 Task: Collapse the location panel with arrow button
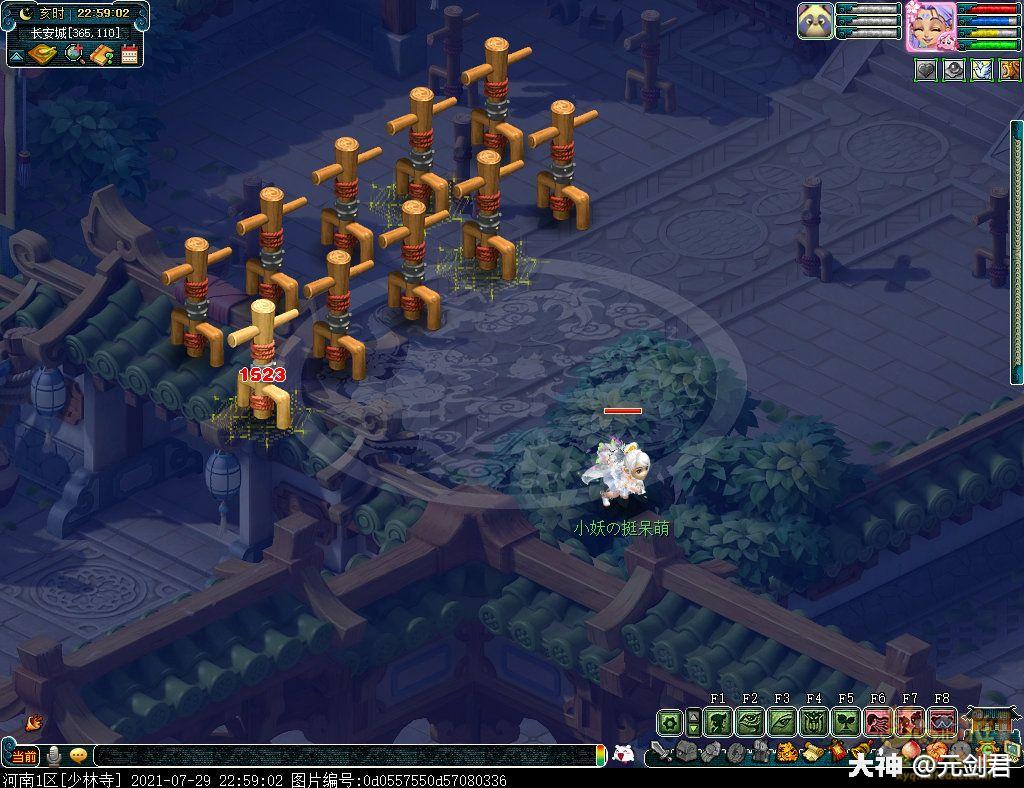click(16, 54)
